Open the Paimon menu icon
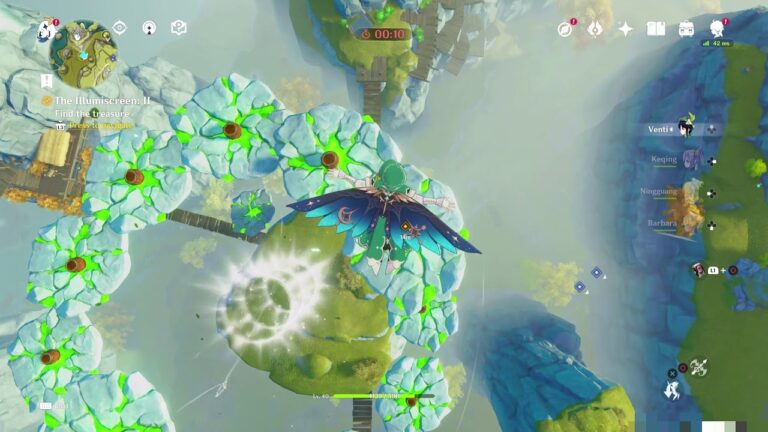 (x=46, y=30)
